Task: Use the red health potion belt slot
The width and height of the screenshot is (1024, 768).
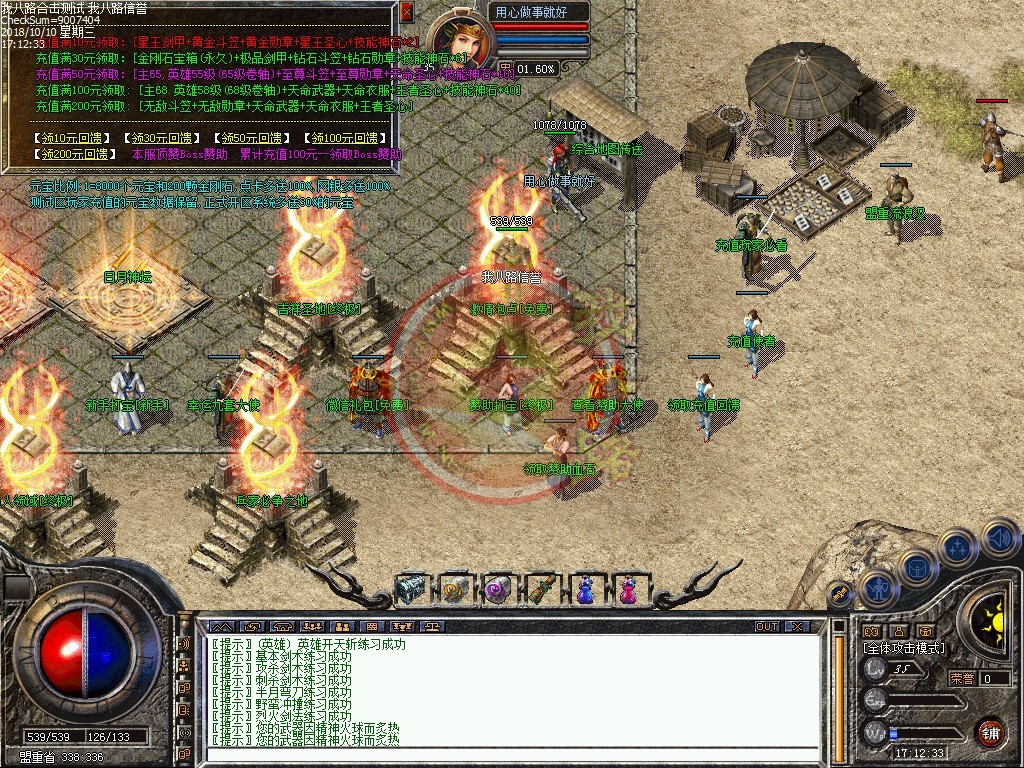Action: pyautogui.click(x=628, y=589)
